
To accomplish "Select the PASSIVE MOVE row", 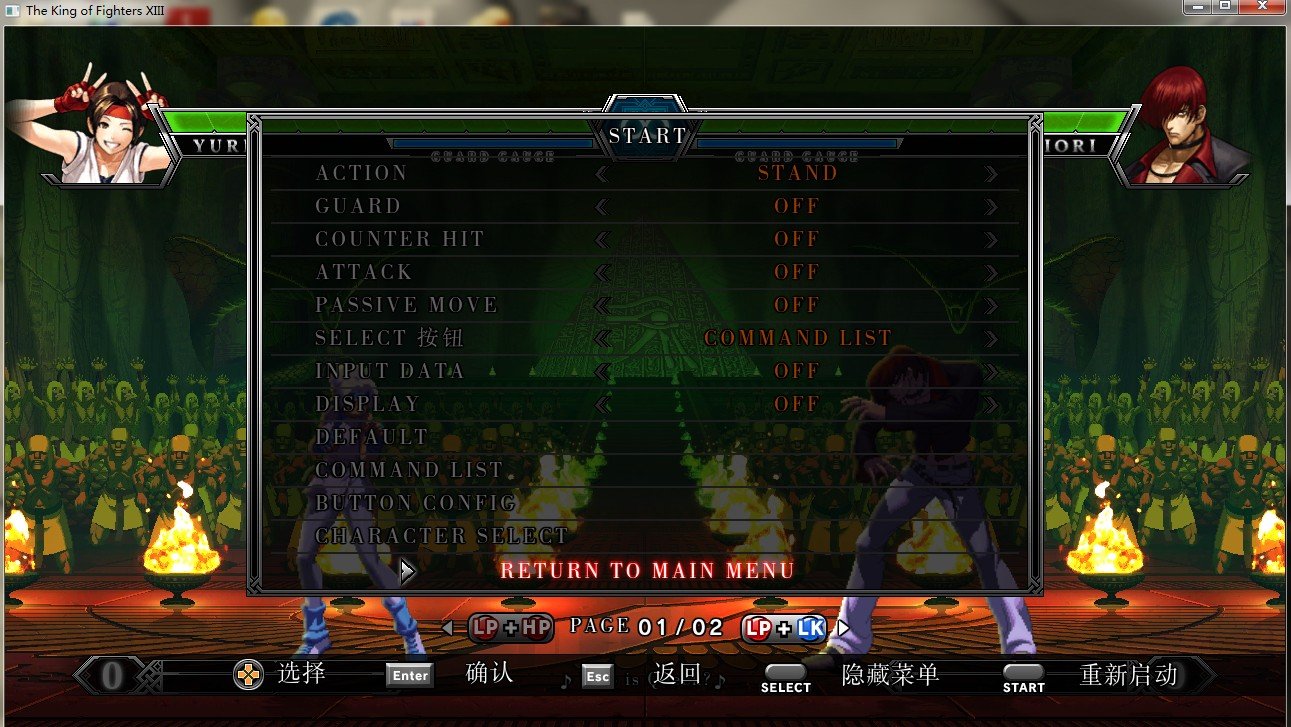I will pos(406,305).
